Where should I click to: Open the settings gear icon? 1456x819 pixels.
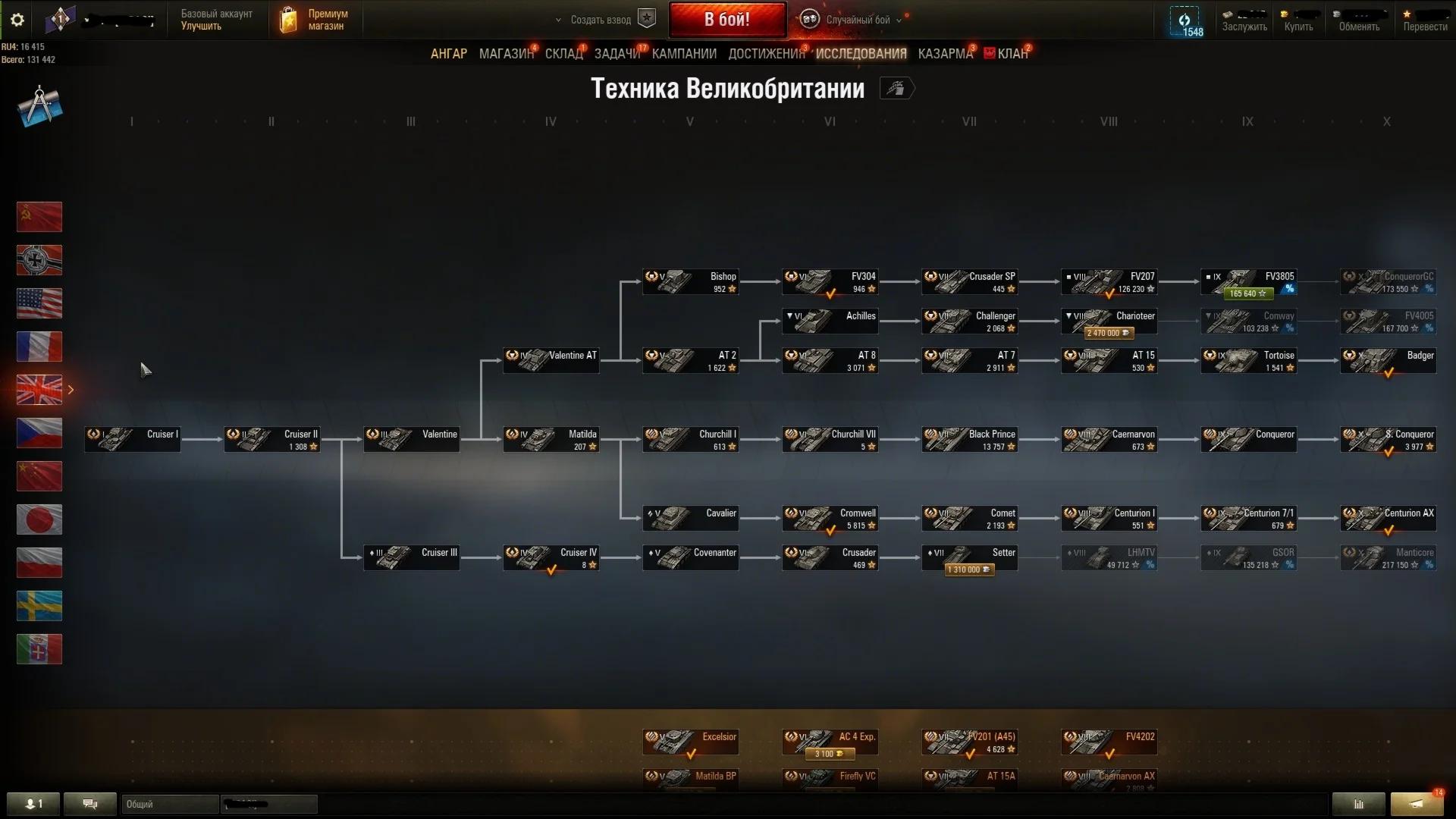coord(17,20)
